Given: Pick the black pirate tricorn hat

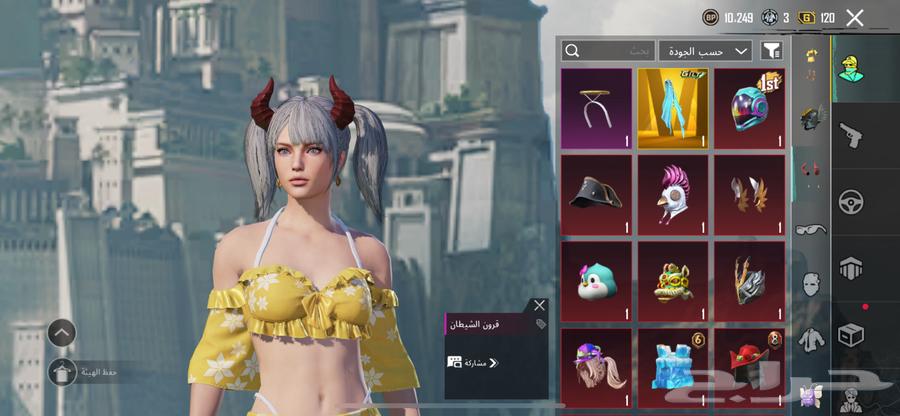Looking at the screenshot, I should pos(596,194).
